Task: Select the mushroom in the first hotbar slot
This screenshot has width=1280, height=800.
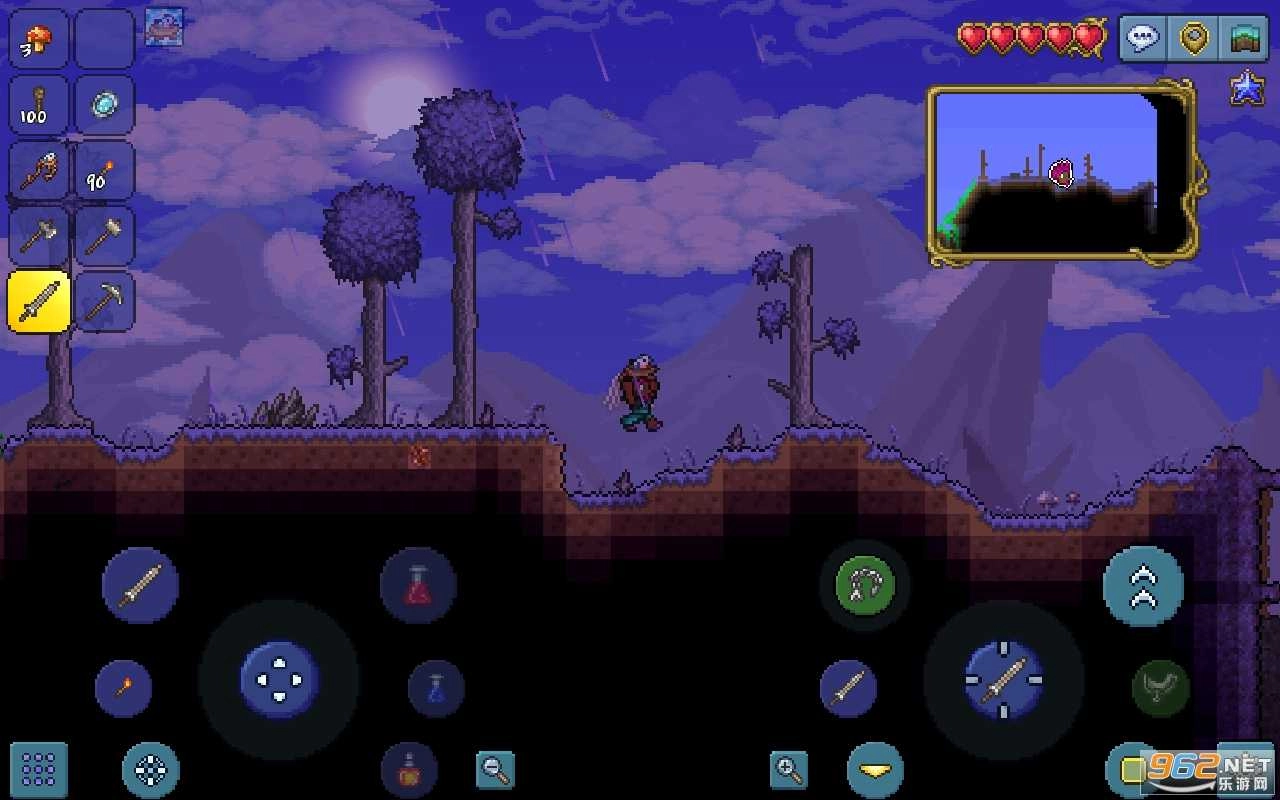Action: pos(37,39)
